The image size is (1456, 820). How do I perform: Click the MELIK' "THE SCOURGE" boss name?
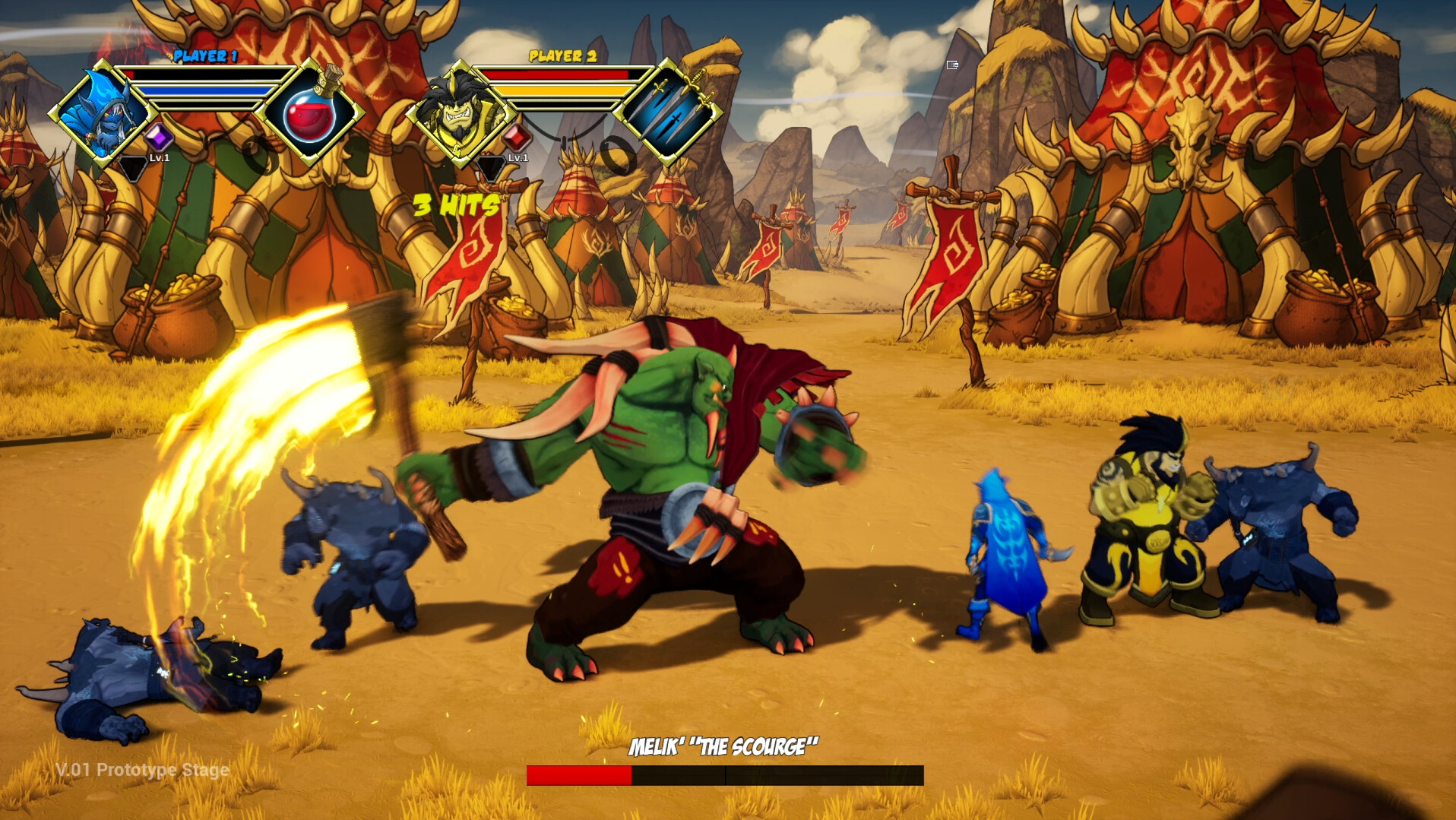coord(723,746)
